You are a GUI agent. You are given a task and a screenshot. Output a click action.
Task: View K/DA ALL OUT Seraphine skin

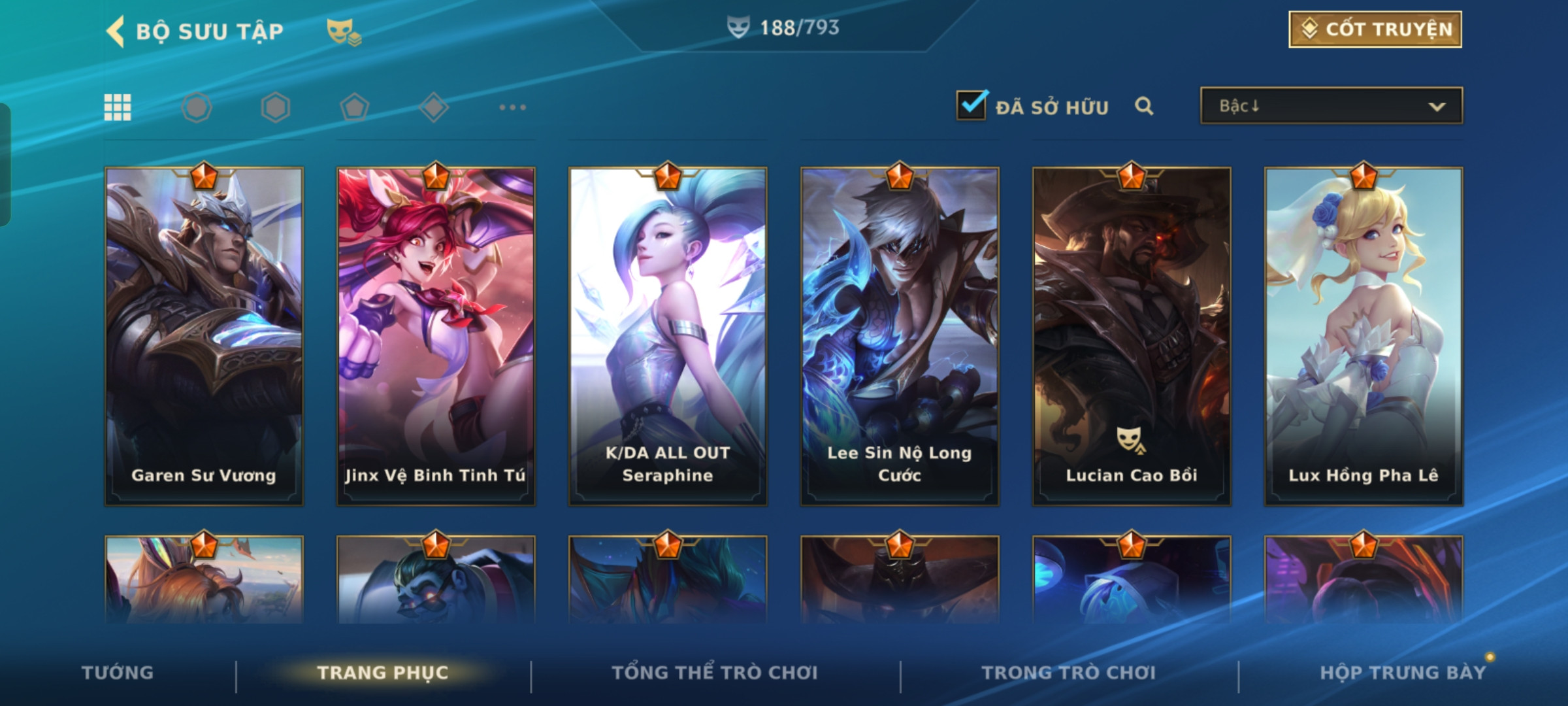(668, 336)
